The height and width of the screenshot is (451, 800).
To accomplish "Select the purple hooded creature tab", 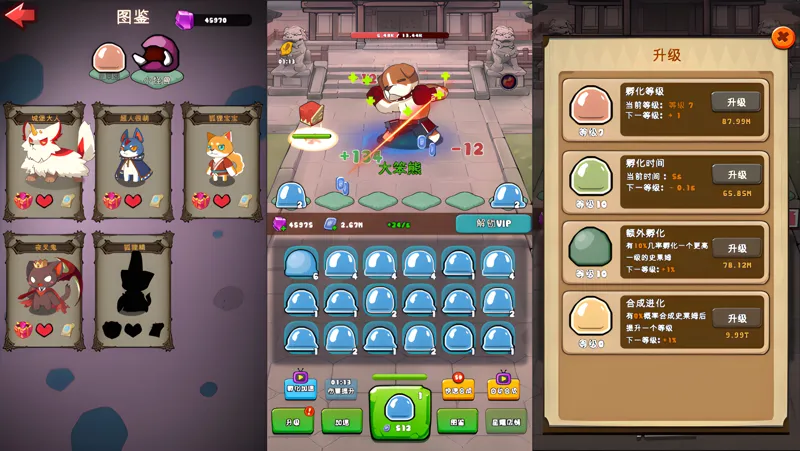I will [x=155, y=58].
